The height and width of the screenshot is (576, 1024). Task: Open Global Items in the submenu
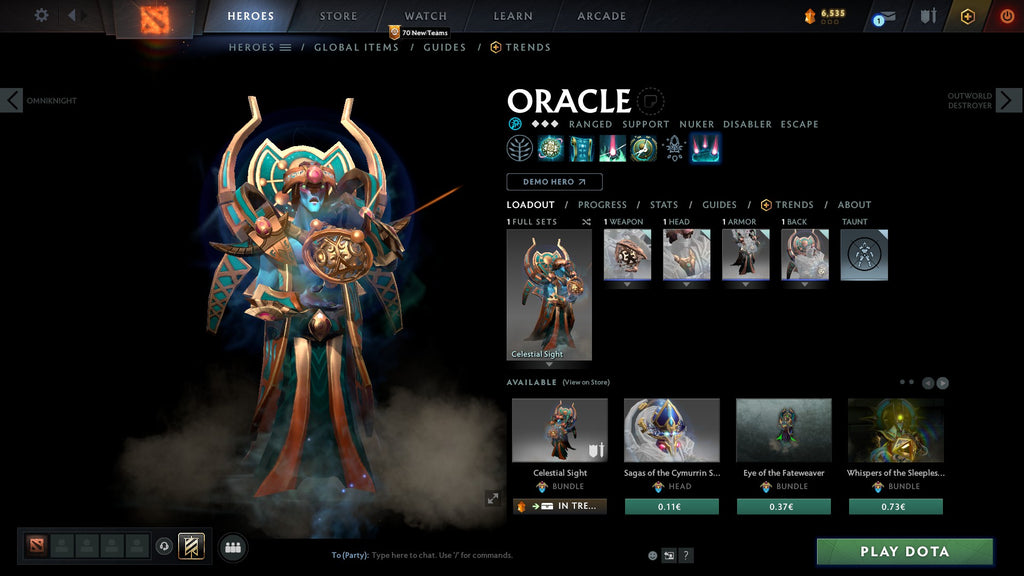point(356,47)
